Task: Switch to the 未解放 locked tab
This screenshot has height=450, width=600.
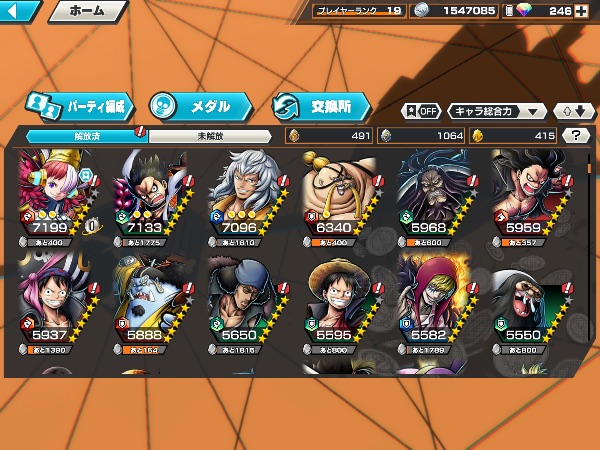Action: pos(208,136)
